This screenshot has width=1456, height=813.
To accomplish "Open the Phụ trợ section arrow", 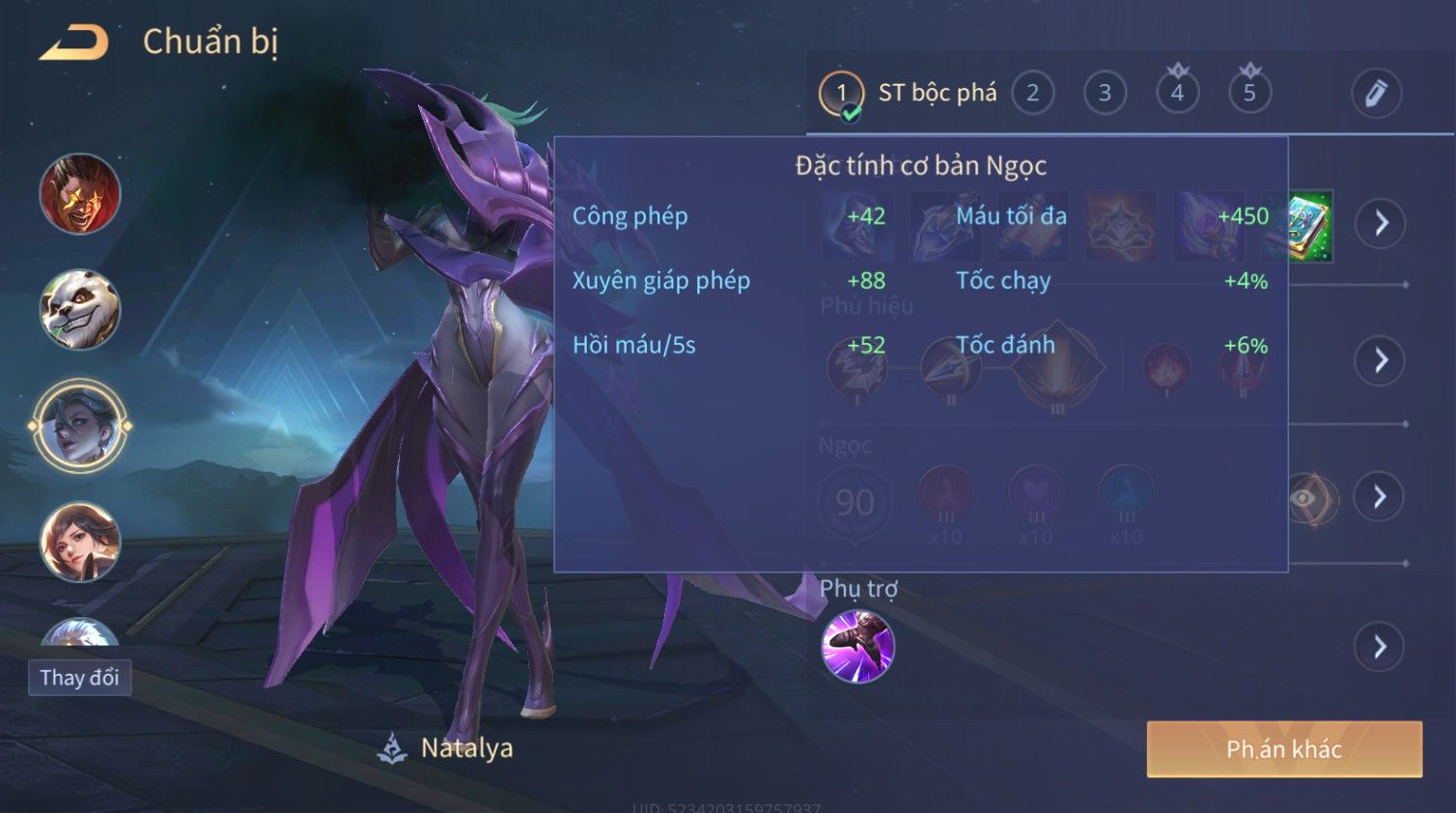I will pos(1381,647).
